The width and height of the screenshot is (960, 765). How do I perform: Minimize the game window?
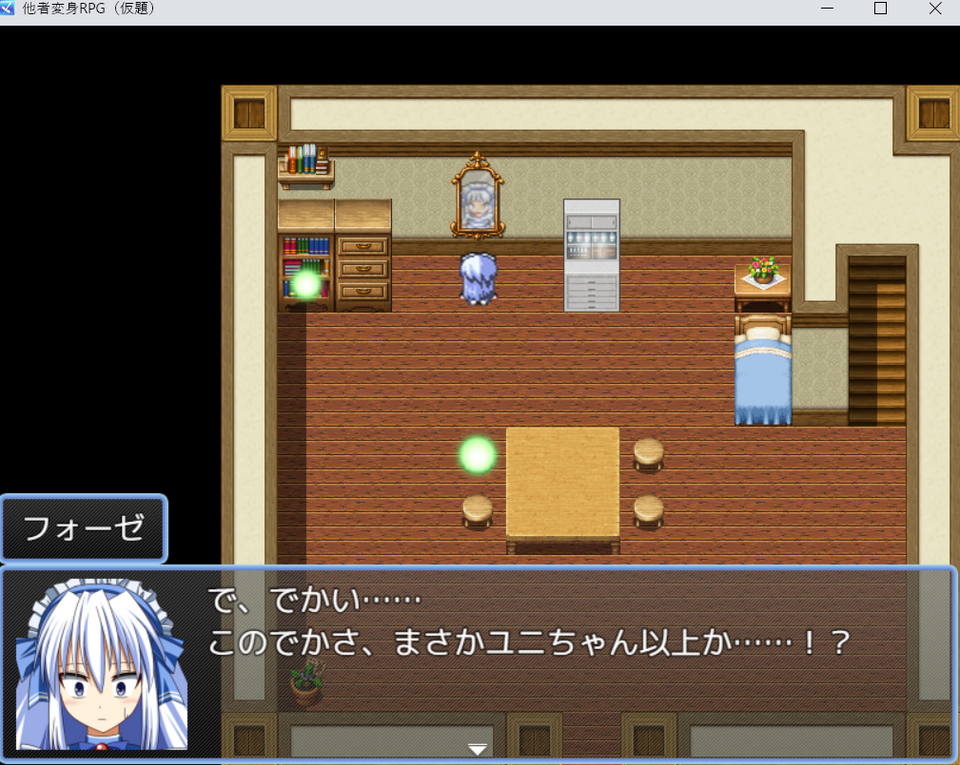click(x=827, y=9)
